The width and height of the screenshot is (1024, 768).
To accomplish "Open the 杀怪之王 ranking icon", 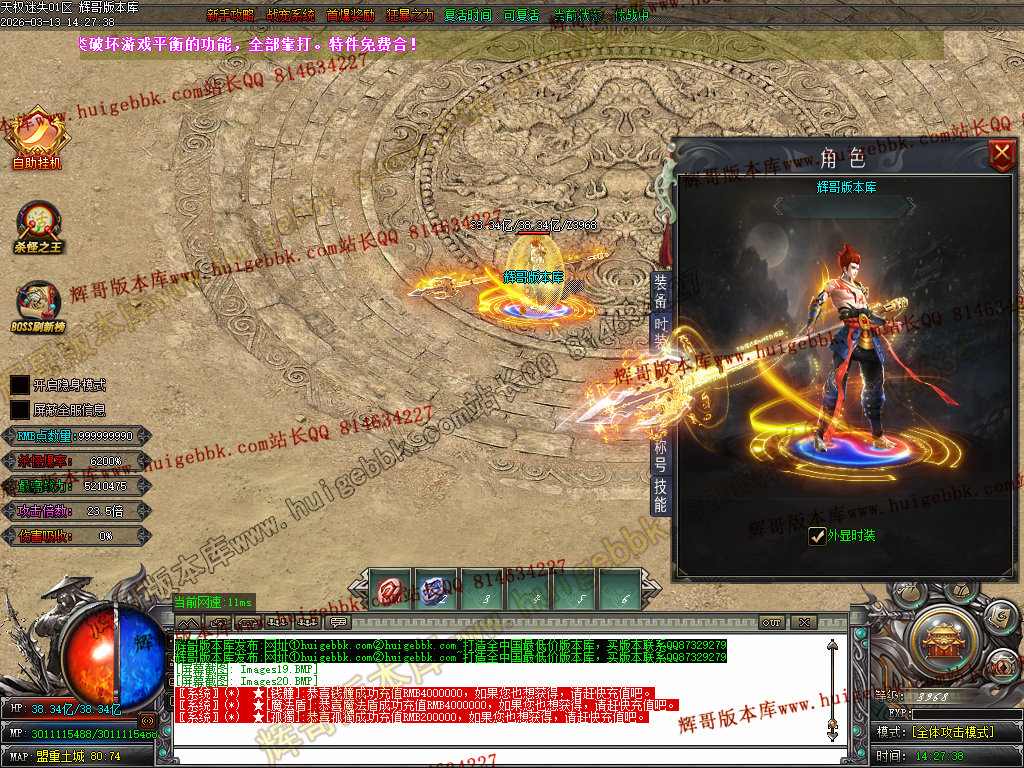I will (38, 226).
